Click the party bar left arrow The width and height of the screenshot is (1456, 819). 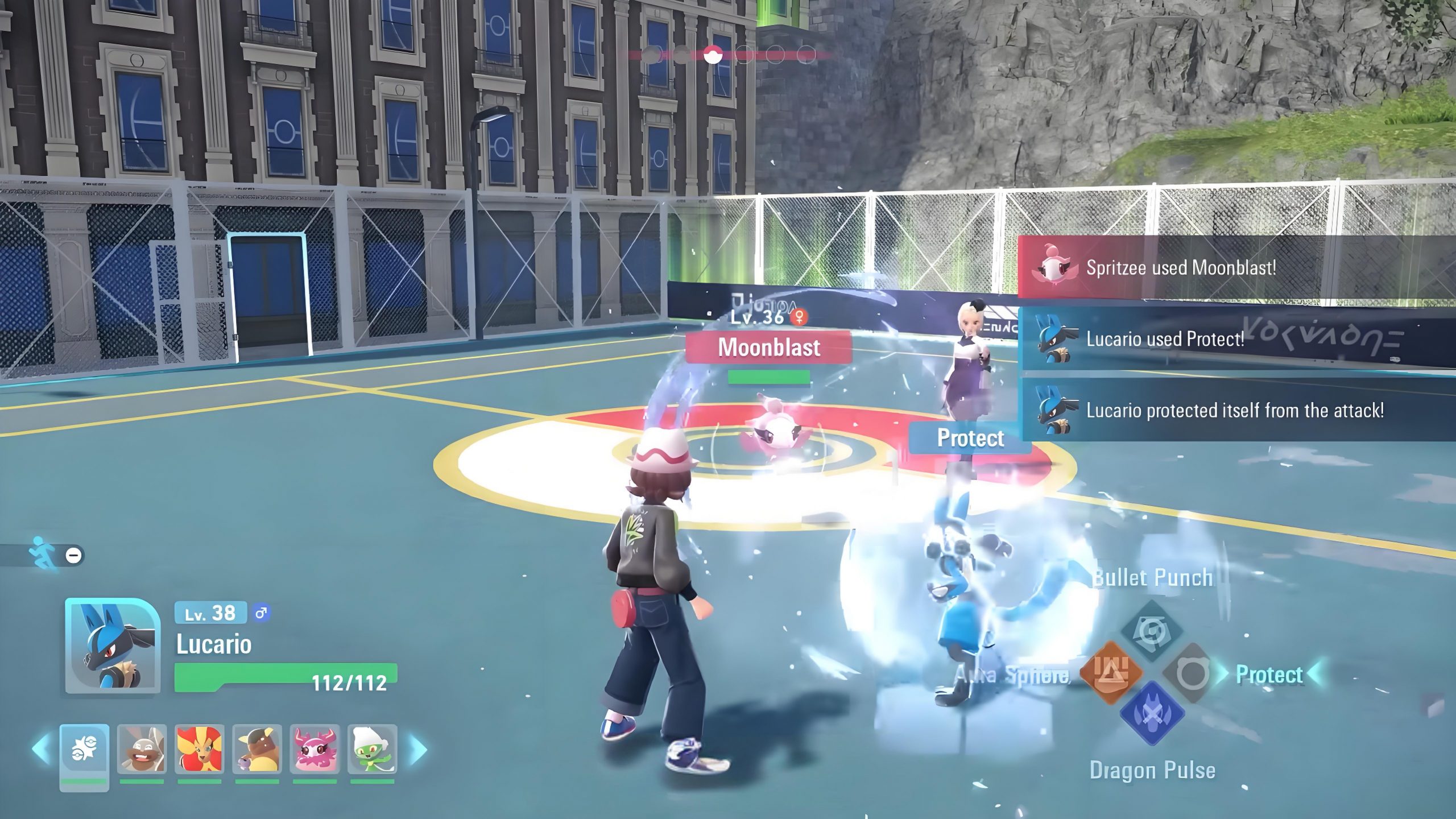pyautogui.click(x=41, y=749)
